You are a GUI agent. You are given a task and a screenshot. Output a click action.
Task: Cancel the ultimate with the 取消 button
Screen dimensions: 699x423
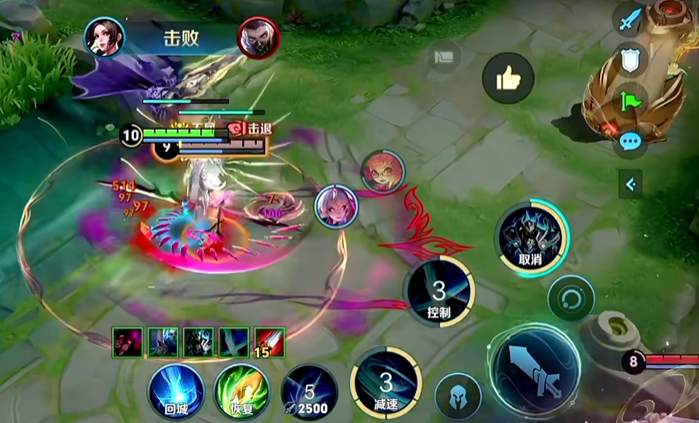pyautogui.click(x=532, y=238)
